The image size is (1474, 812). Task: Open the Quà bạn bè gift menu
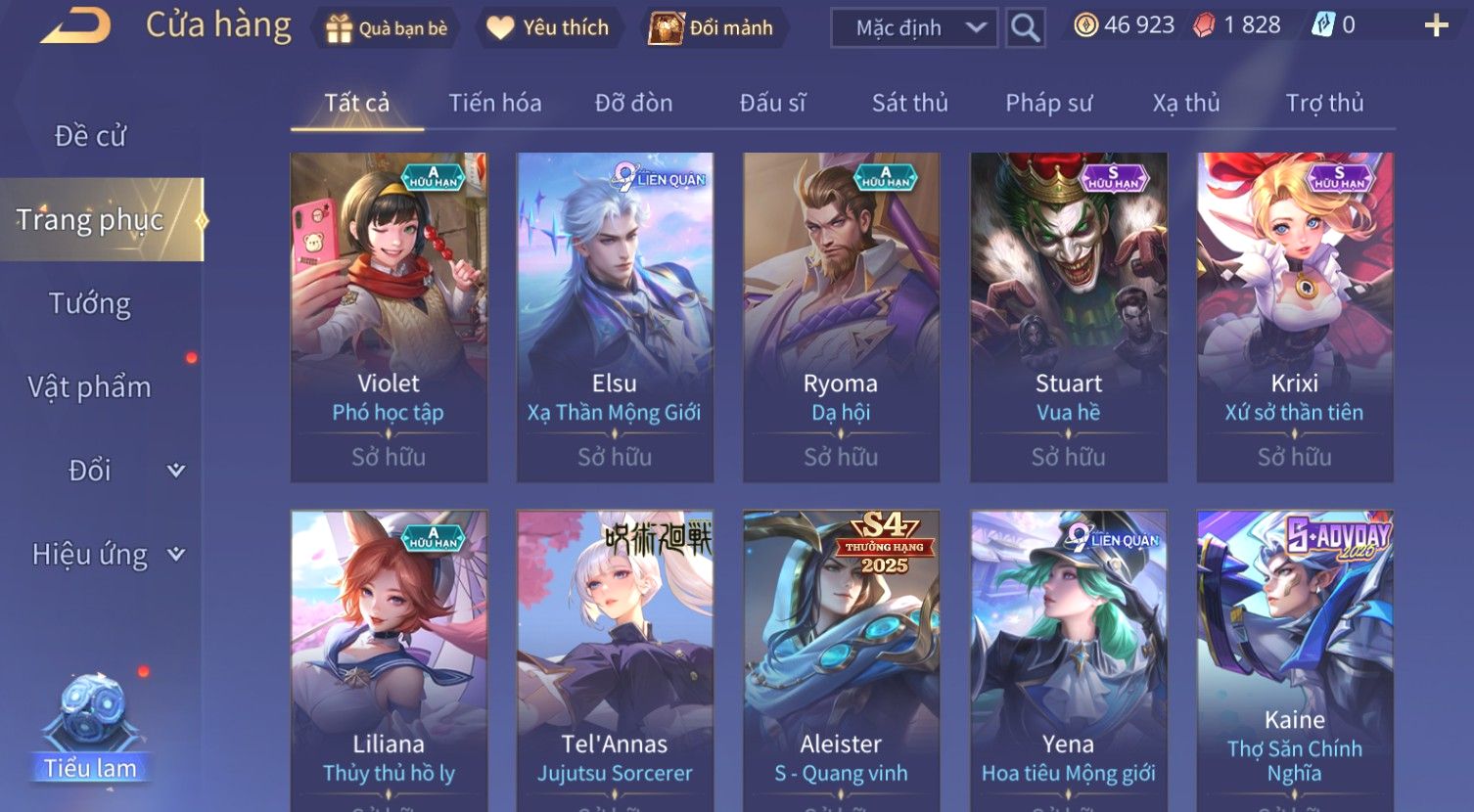386,28
